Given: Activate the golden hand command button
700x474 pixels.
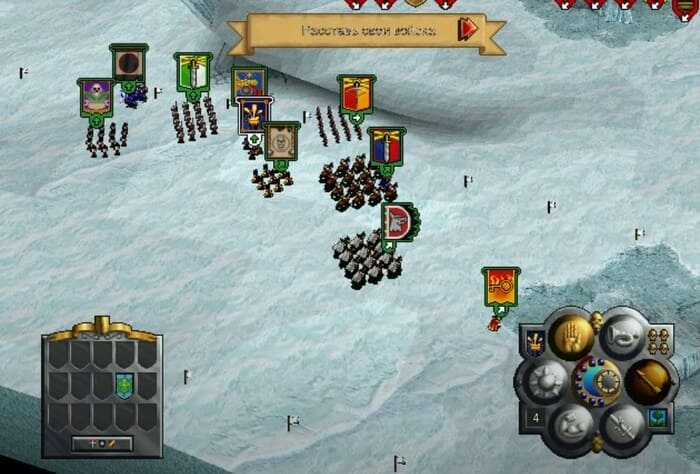Looking at the screenshot, I should coord(571,337).
